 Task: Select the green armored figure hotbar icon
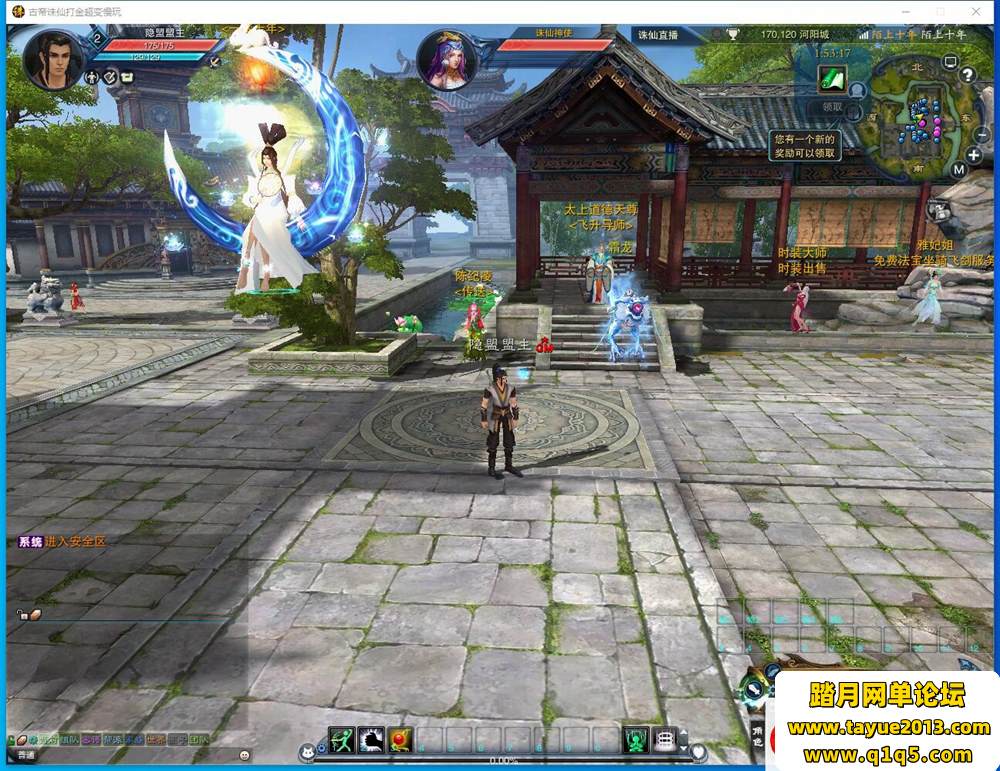coord(636,740)
